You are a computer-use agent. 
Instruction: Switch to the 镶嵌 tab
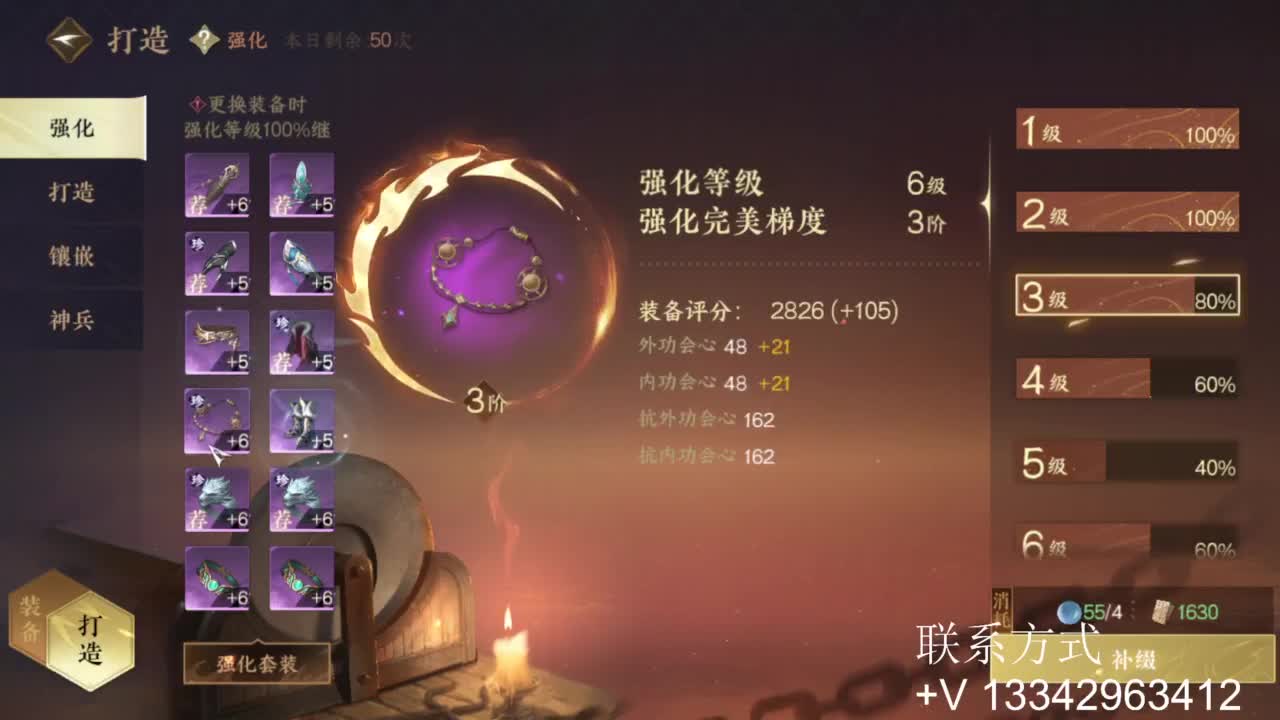pos(69,257)
